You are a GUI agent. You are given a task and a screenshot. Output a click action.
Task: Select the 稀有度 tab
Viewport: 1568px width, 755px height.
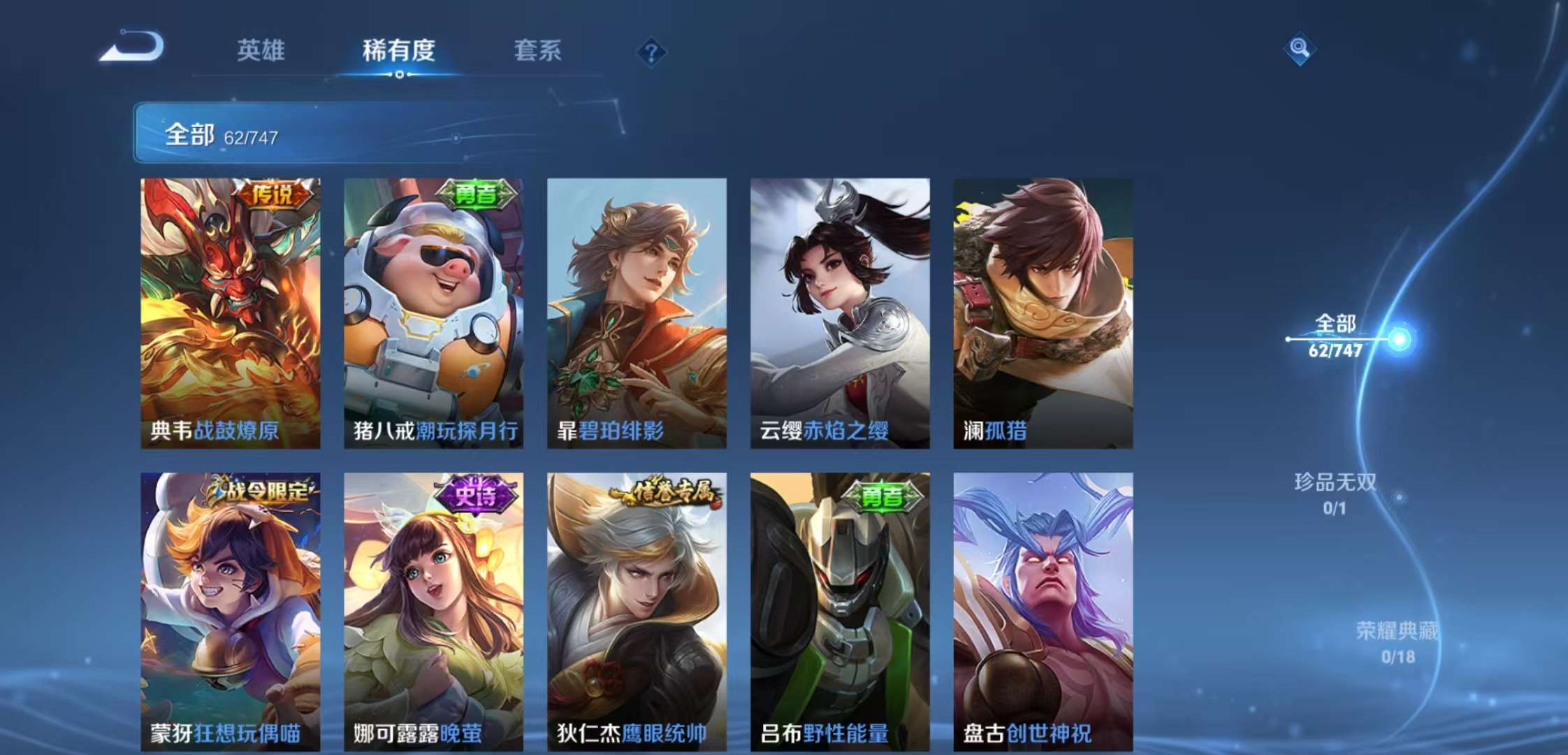pyautogui.click(x=399, y=51)
